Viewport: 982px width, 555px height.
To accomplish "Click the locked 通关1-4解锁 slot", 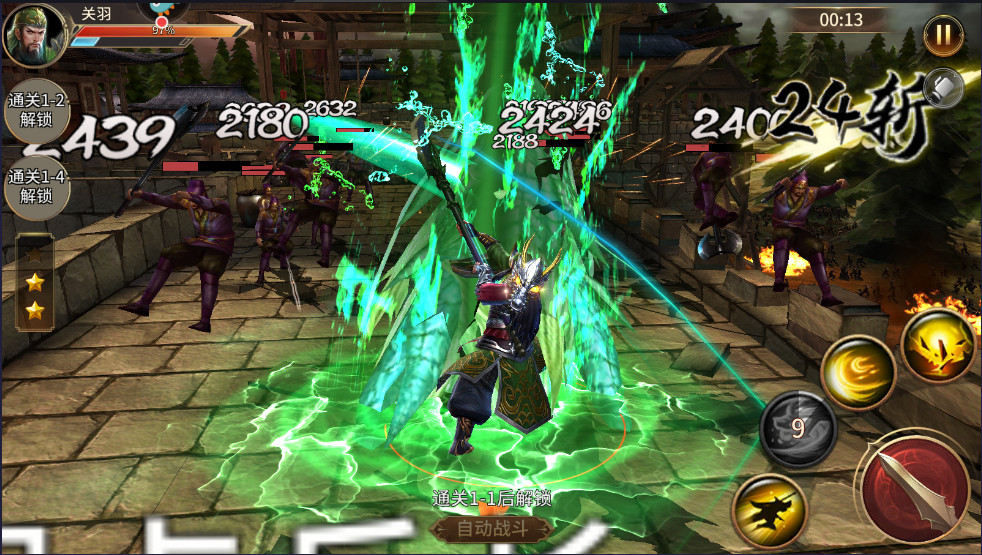I will pyautogui.click(x=36, y=186).
